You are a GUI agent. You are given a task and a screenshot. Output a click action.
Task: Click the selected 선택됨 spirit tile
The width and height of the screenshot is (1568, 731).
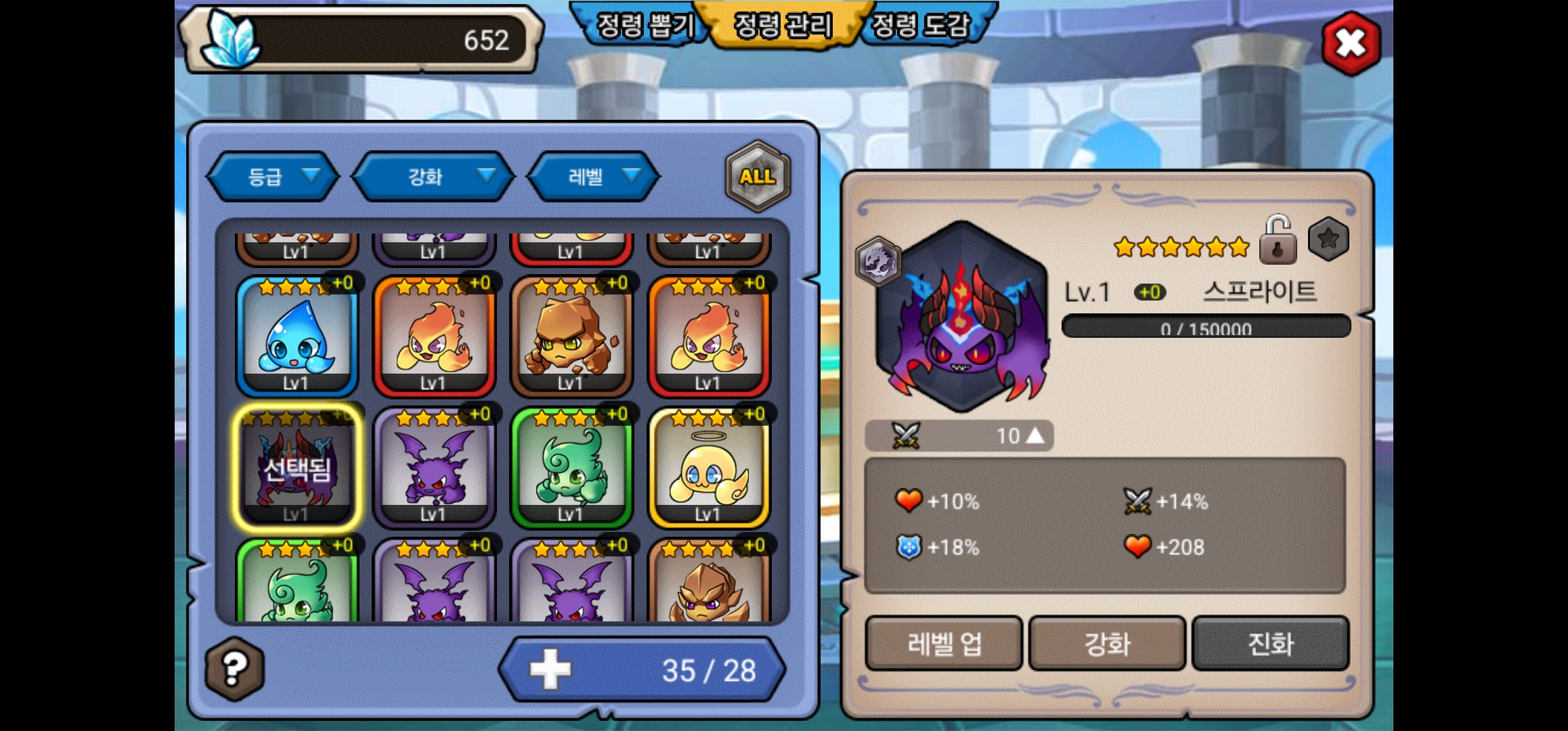click(x=297, y=468)
